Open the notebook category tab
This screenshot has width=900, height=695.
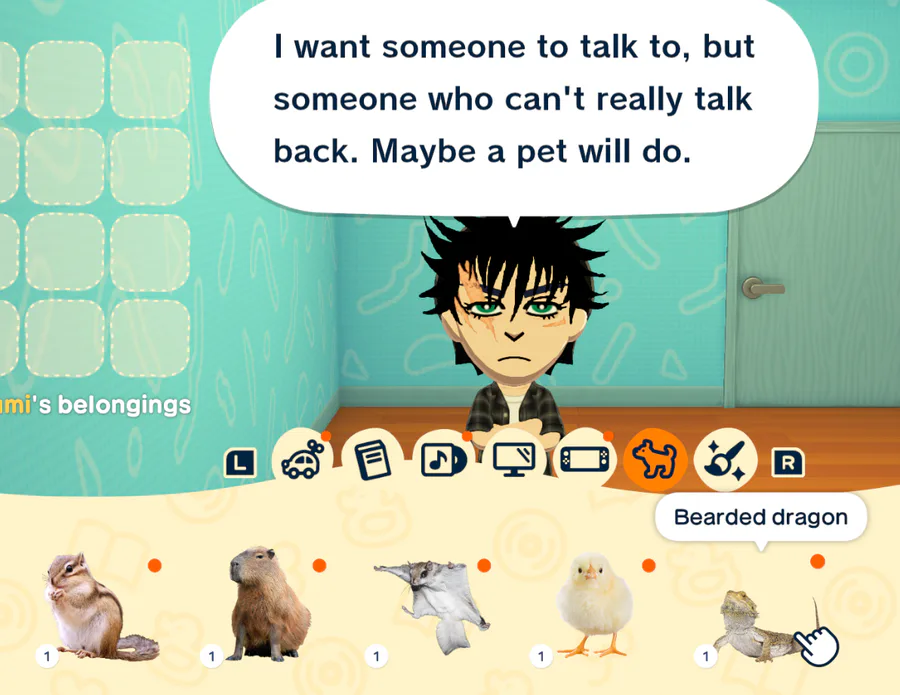372,461
